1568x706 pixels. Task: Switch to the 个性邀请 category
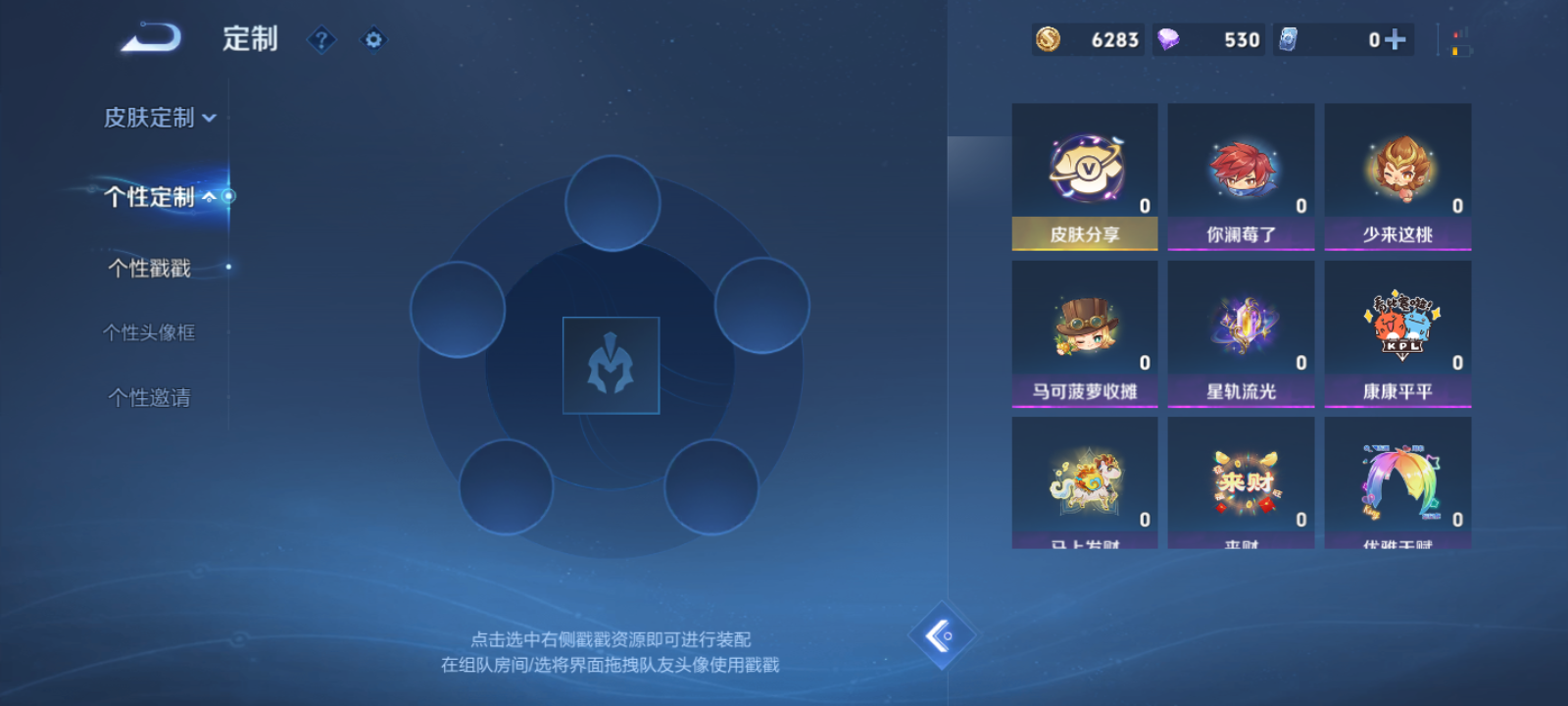(147, 397)
